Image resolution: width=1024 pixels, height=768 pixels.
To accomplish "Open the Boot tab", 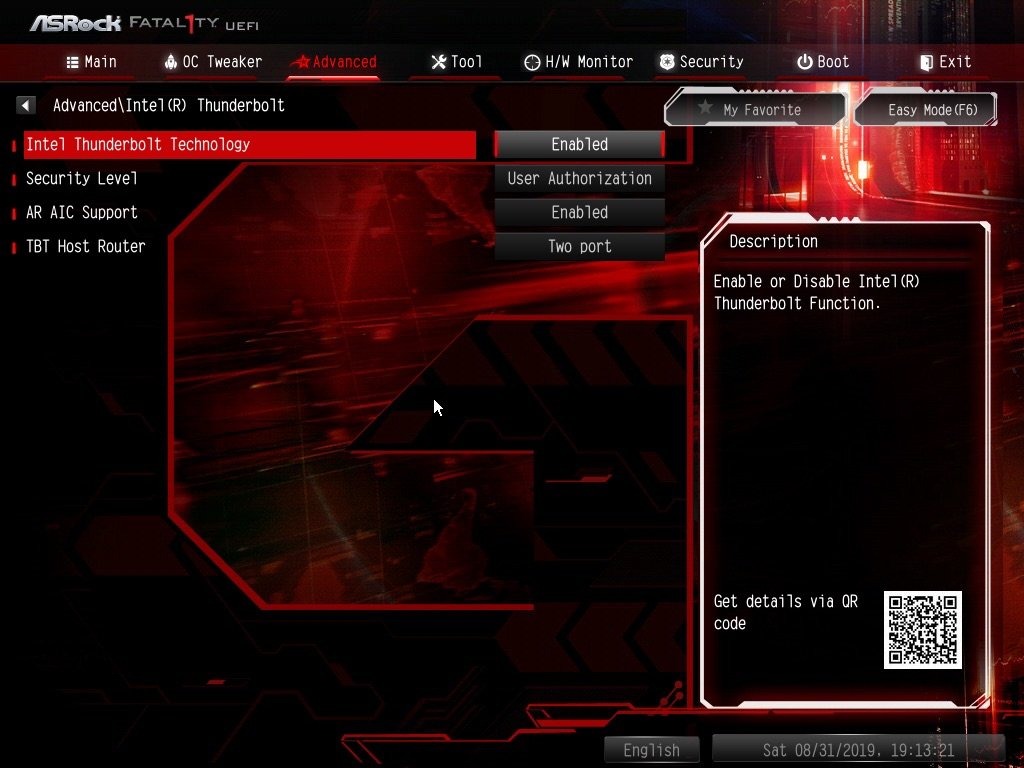I will pyautogui.click(x=823, y=62).
